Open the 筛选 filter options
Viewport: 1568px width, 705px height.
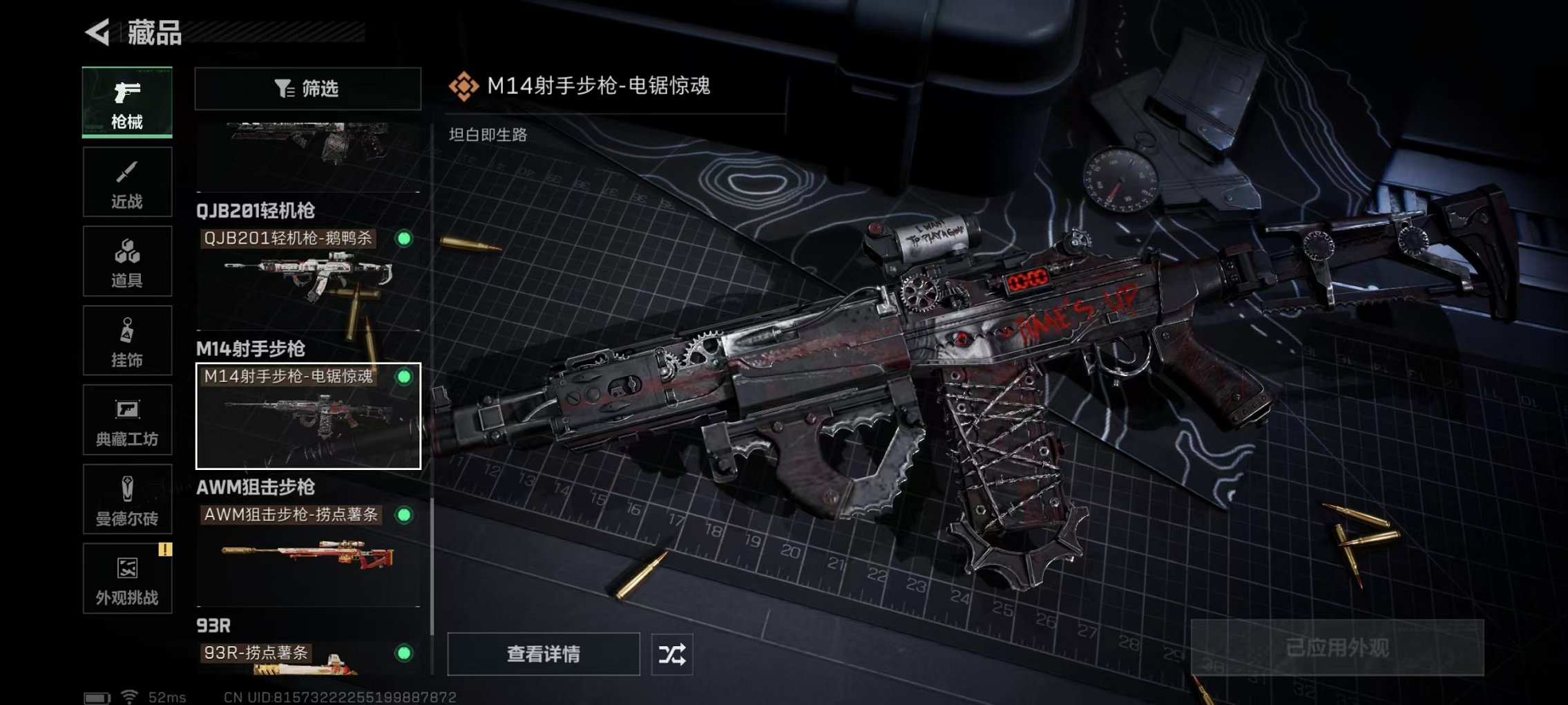pos(308,89)
